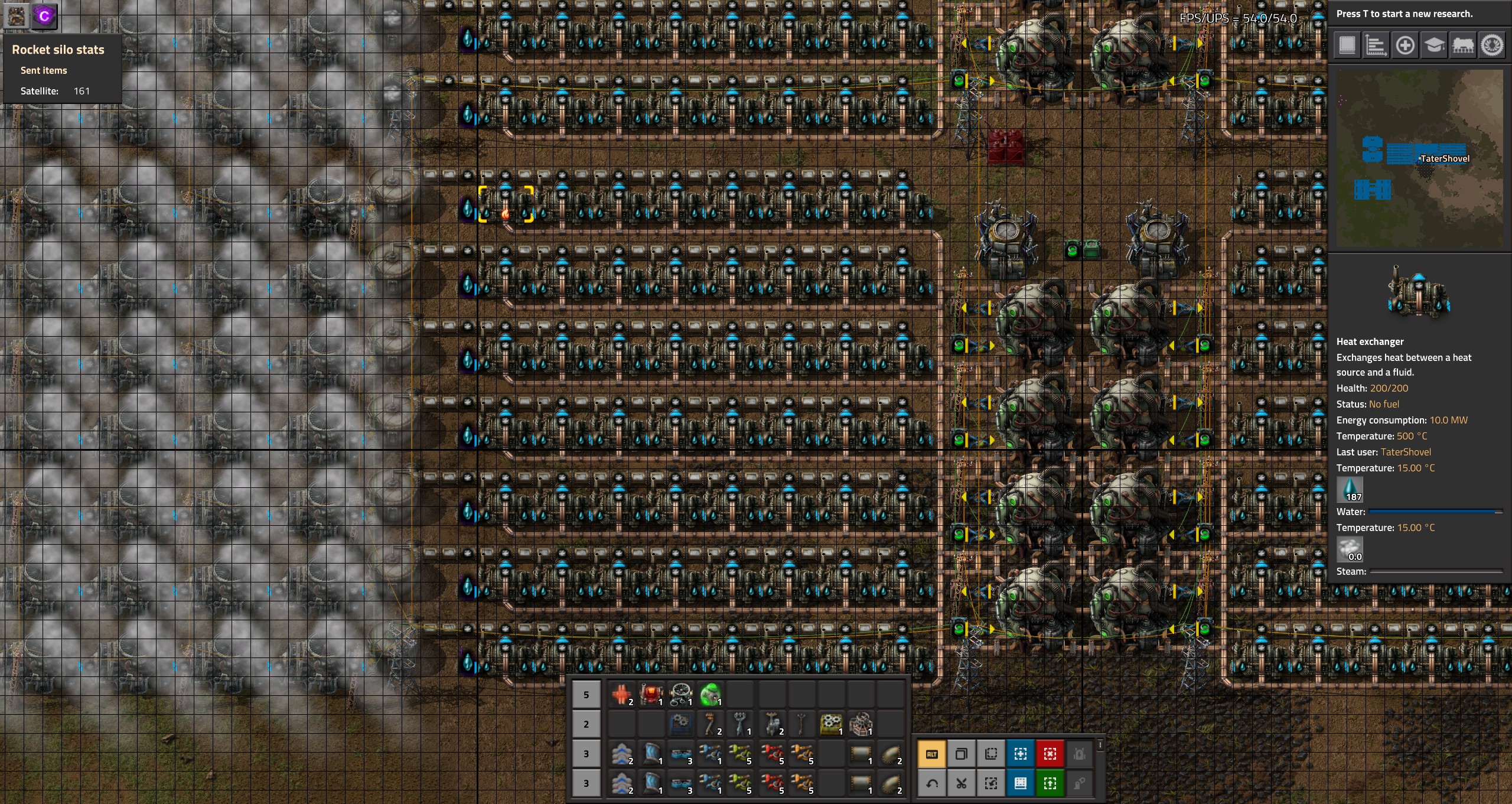Screen dimensions: 1512x804
Task: Open the production statistics icon
Action: (1376, 44)
